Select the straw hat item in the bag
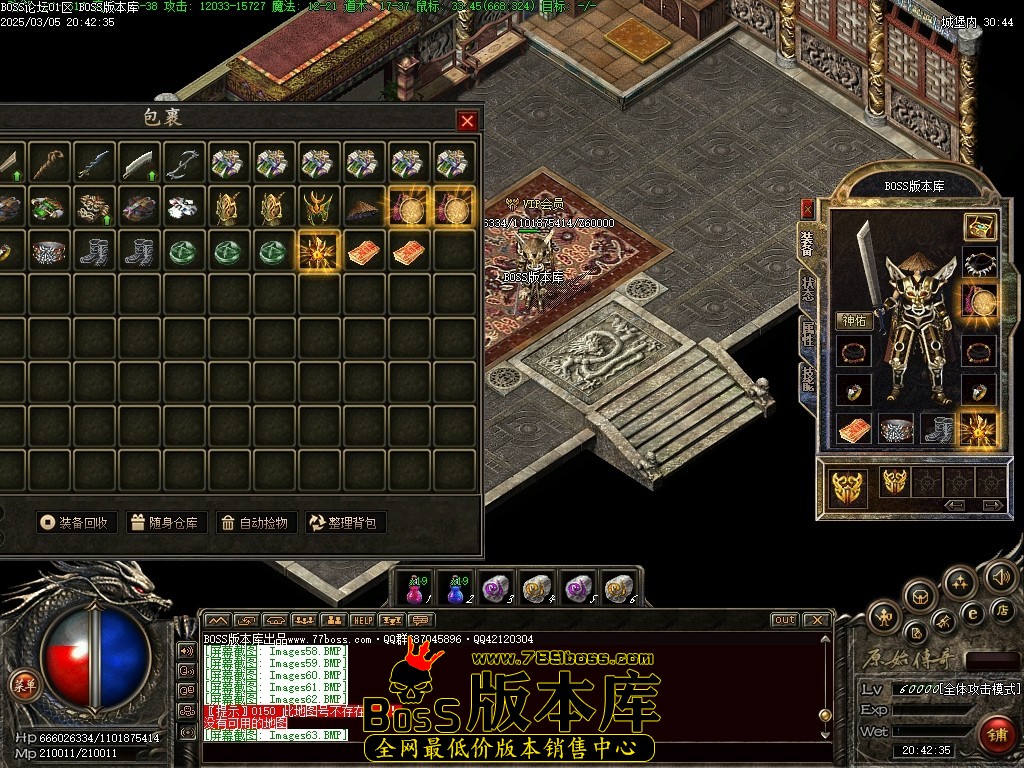The image size is (1024, 768). click(x=362, y=208)
